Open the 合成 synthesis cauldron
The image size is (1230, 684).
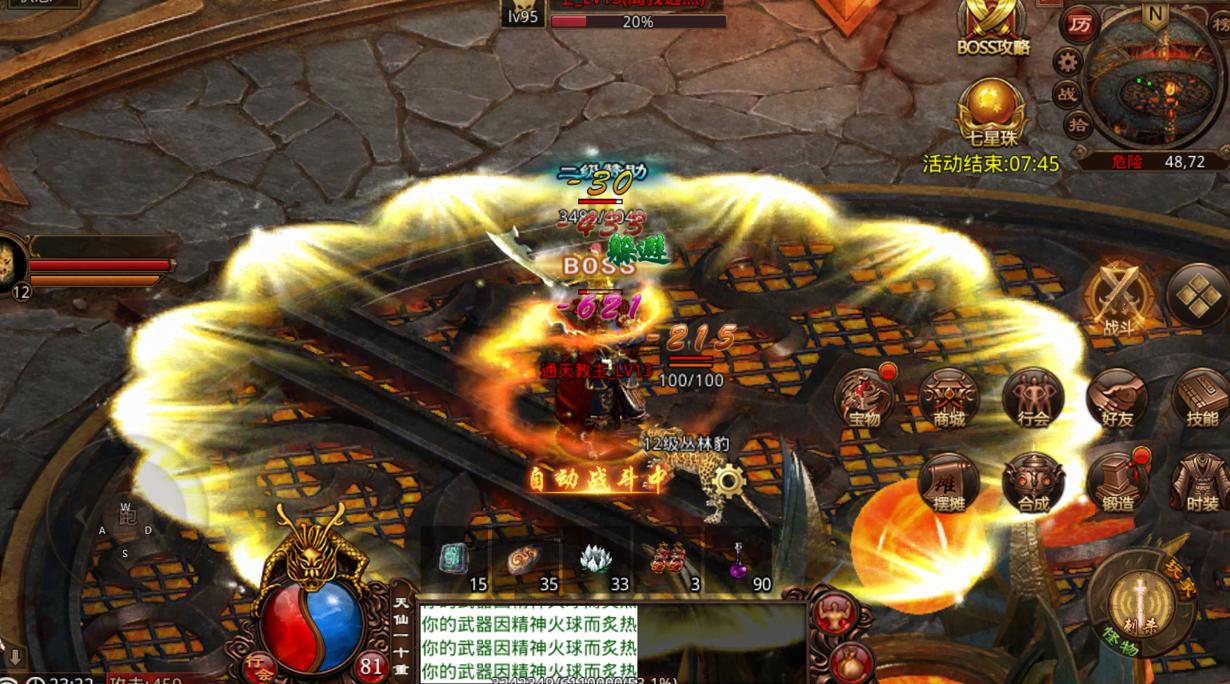[1032, 483]
